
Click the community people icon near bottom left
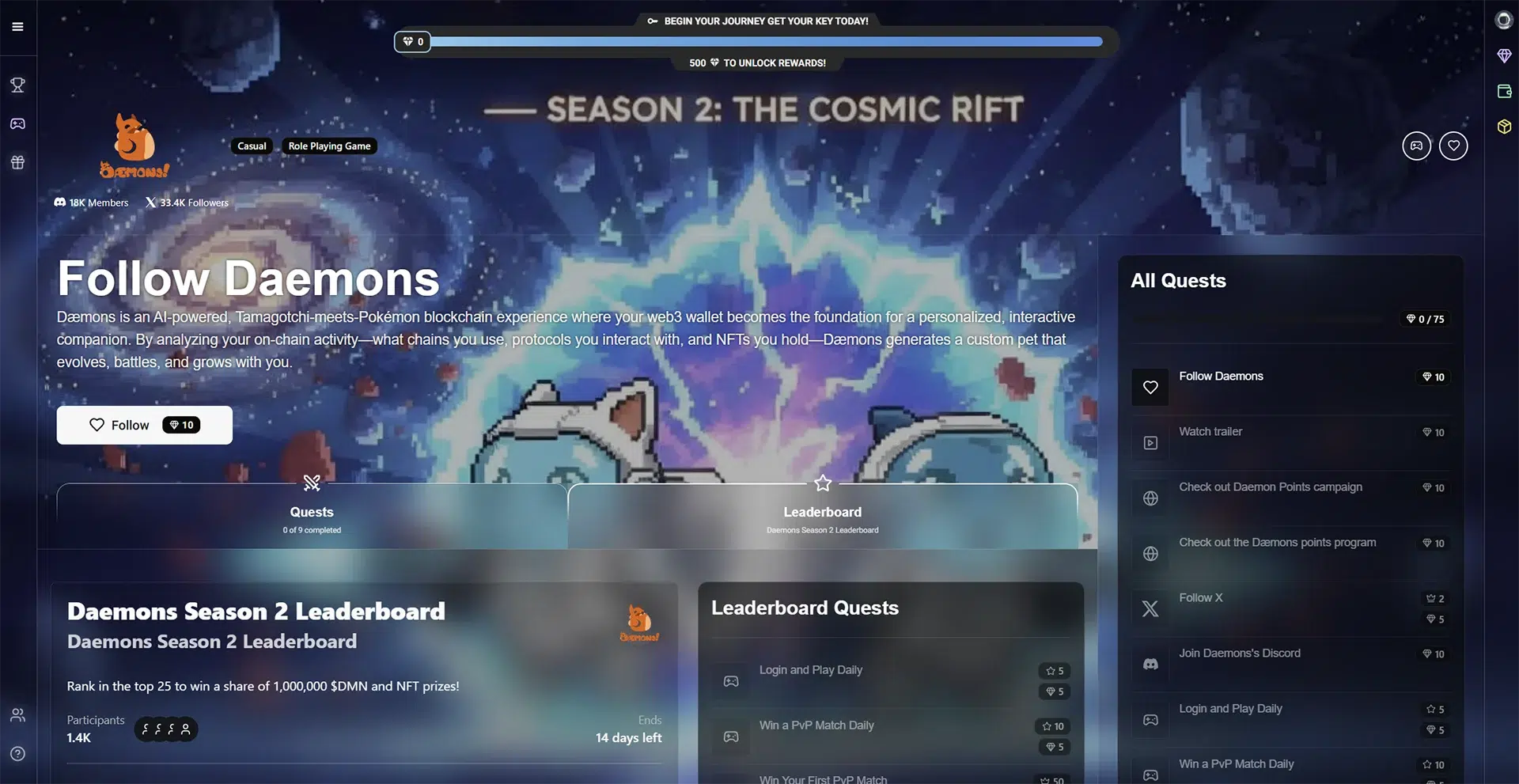[17, 714]
